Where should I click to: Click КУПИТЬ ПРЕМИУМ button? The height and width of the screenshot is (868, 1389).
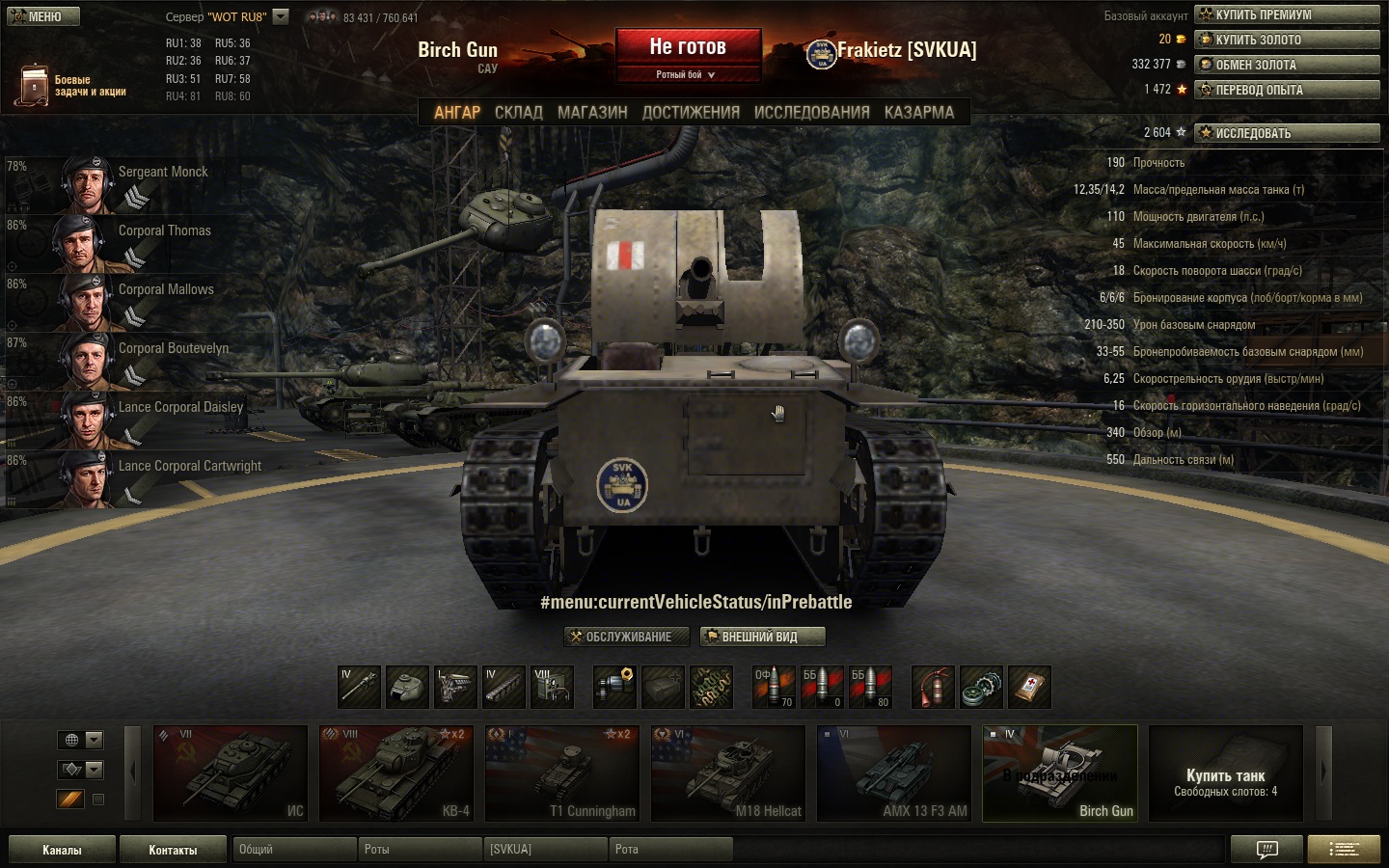1287,14
